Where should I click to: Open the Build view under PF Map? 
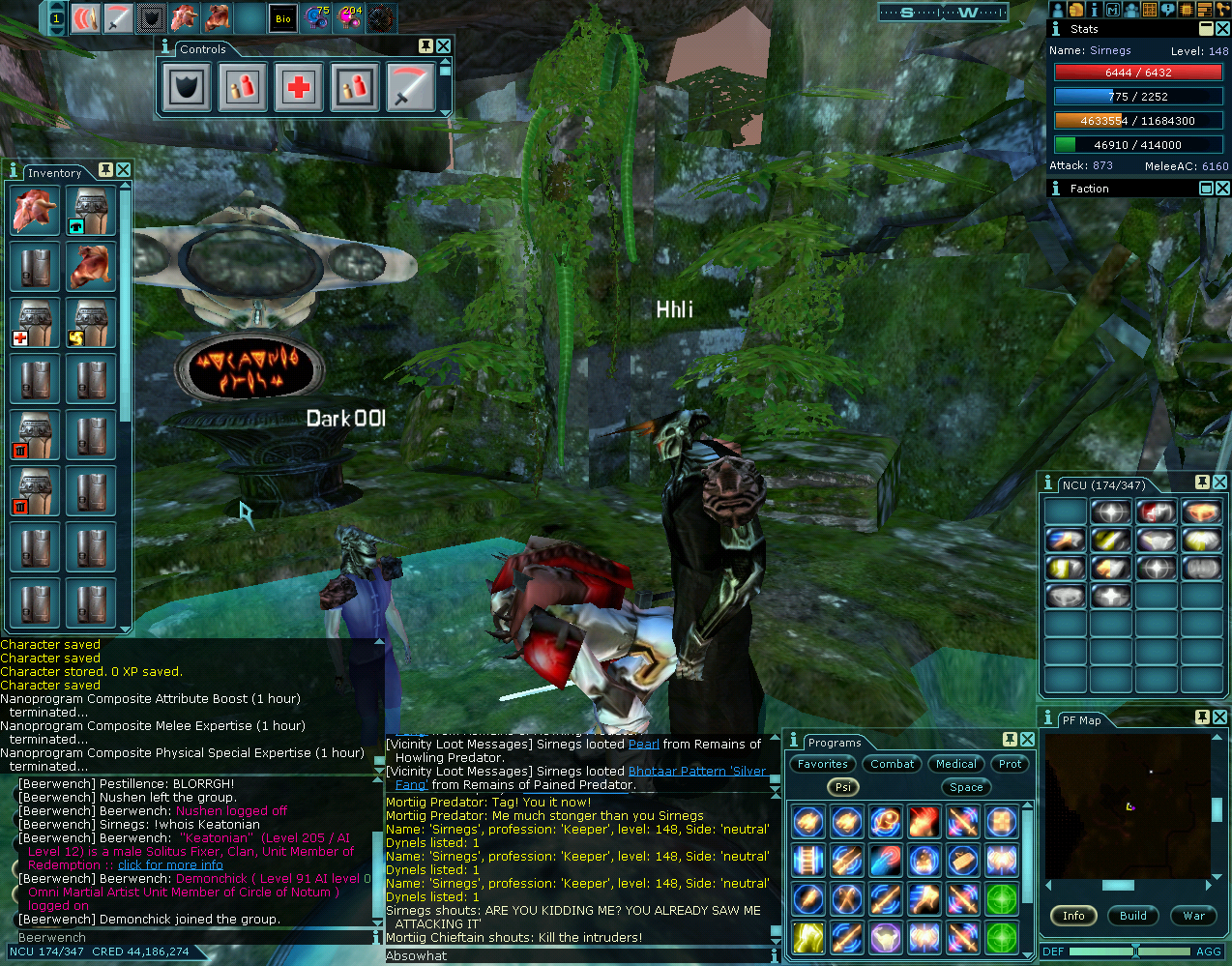coord(1133,916)
